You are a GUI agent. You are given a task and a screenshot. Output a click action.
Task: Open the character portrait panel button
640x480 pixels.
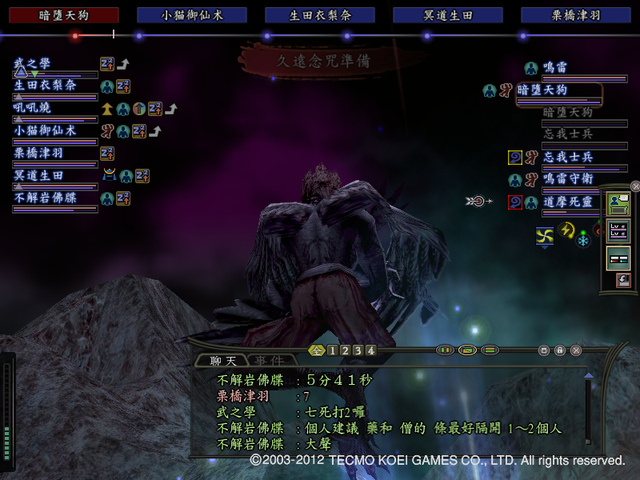point(619,203)
